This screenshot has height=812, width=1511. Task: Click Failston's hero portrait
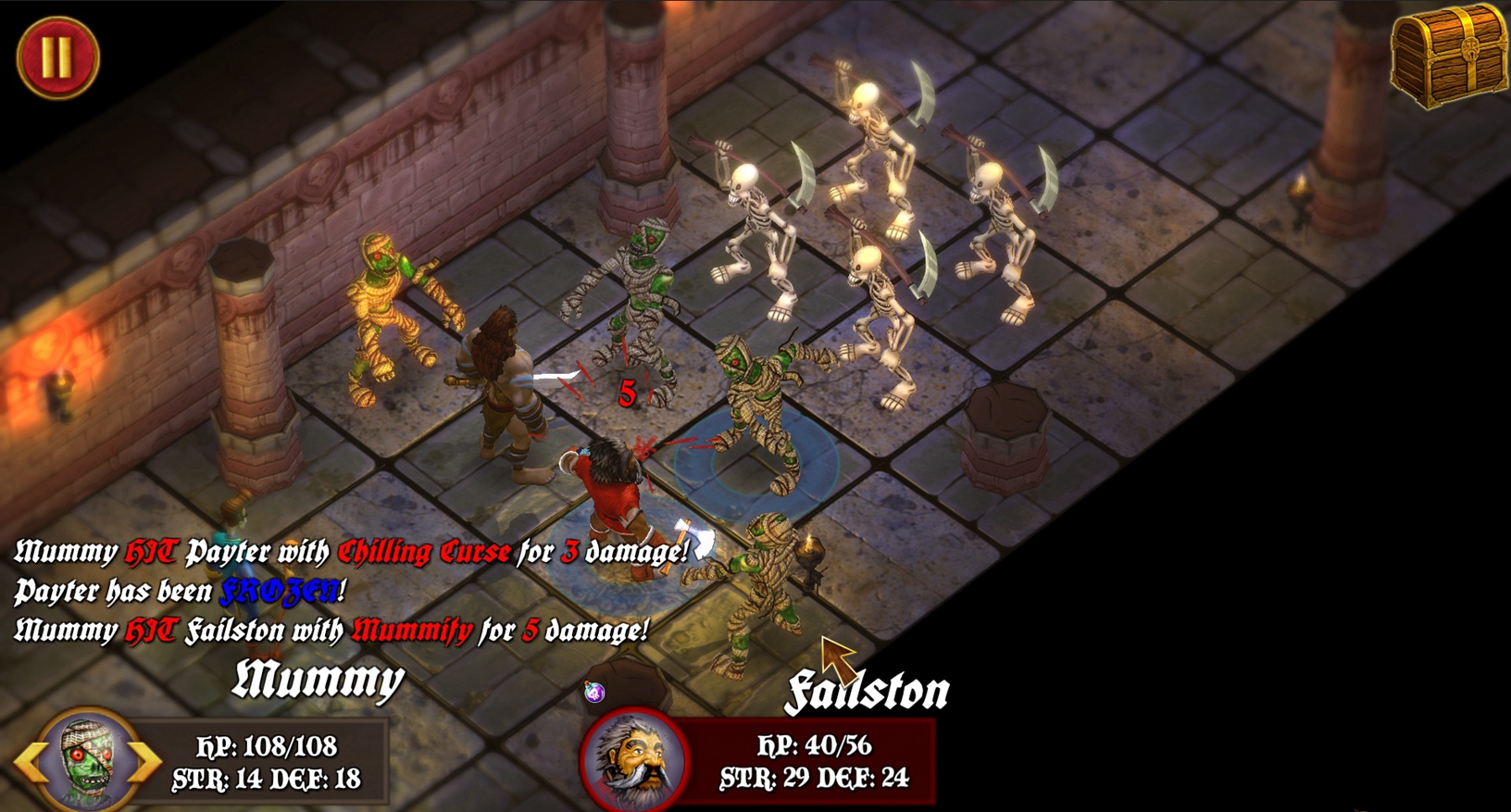point(634,759)
